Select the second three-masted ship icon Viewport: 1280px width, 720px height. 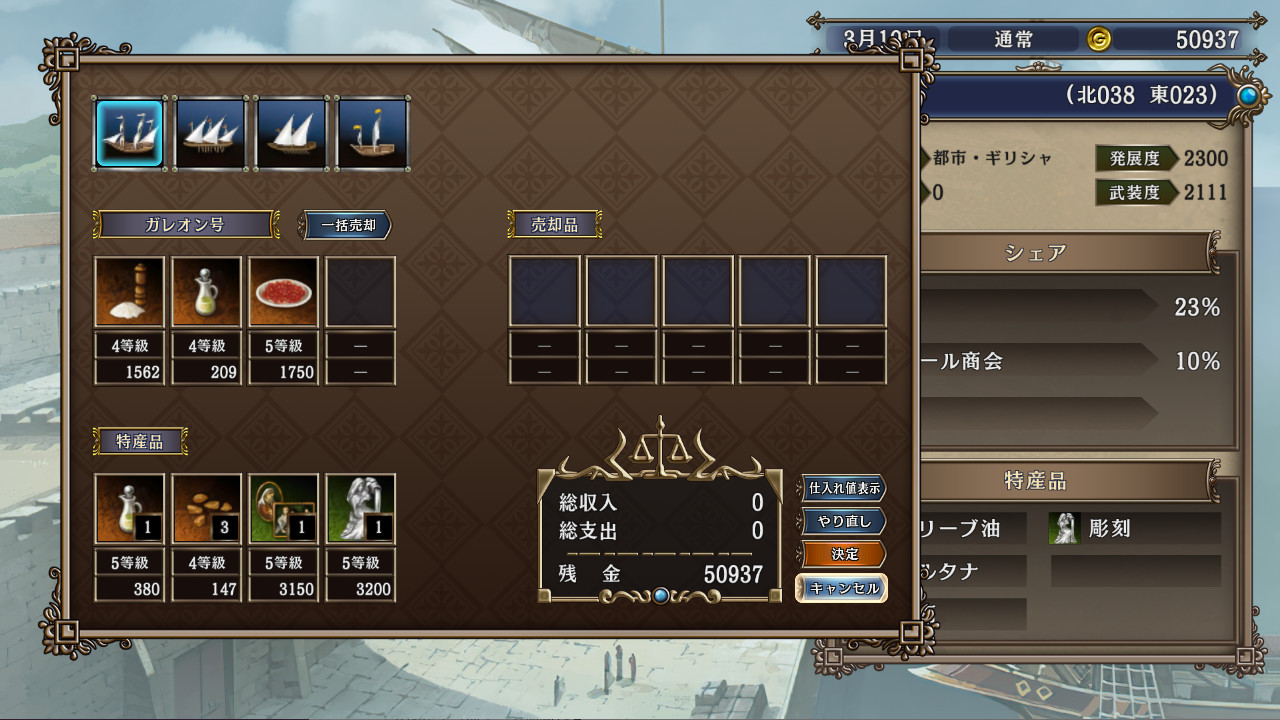[210, 132]
